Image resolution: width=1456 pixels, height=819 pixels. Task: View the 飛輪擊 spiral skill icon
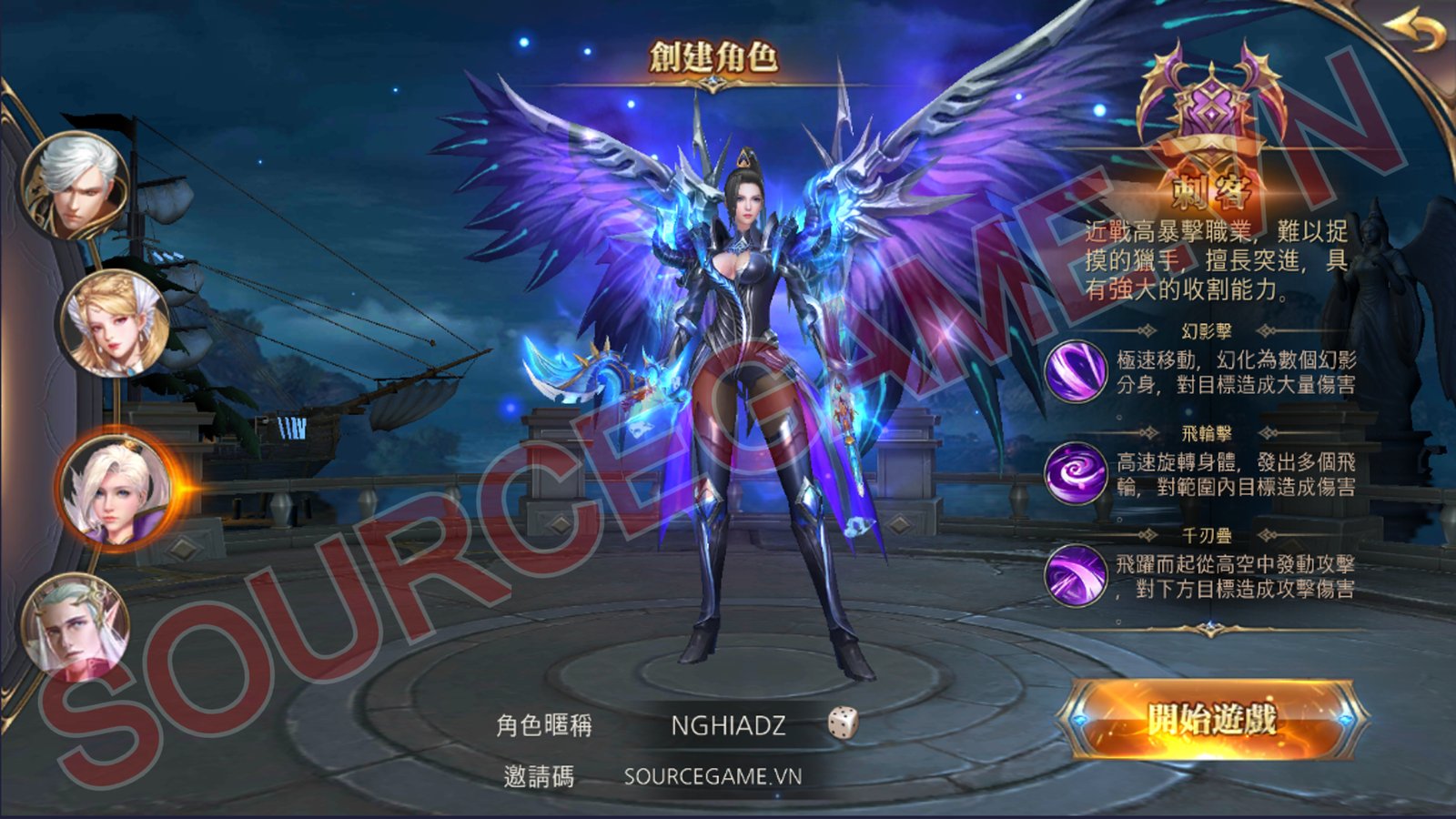click(x=1075, y=473)
